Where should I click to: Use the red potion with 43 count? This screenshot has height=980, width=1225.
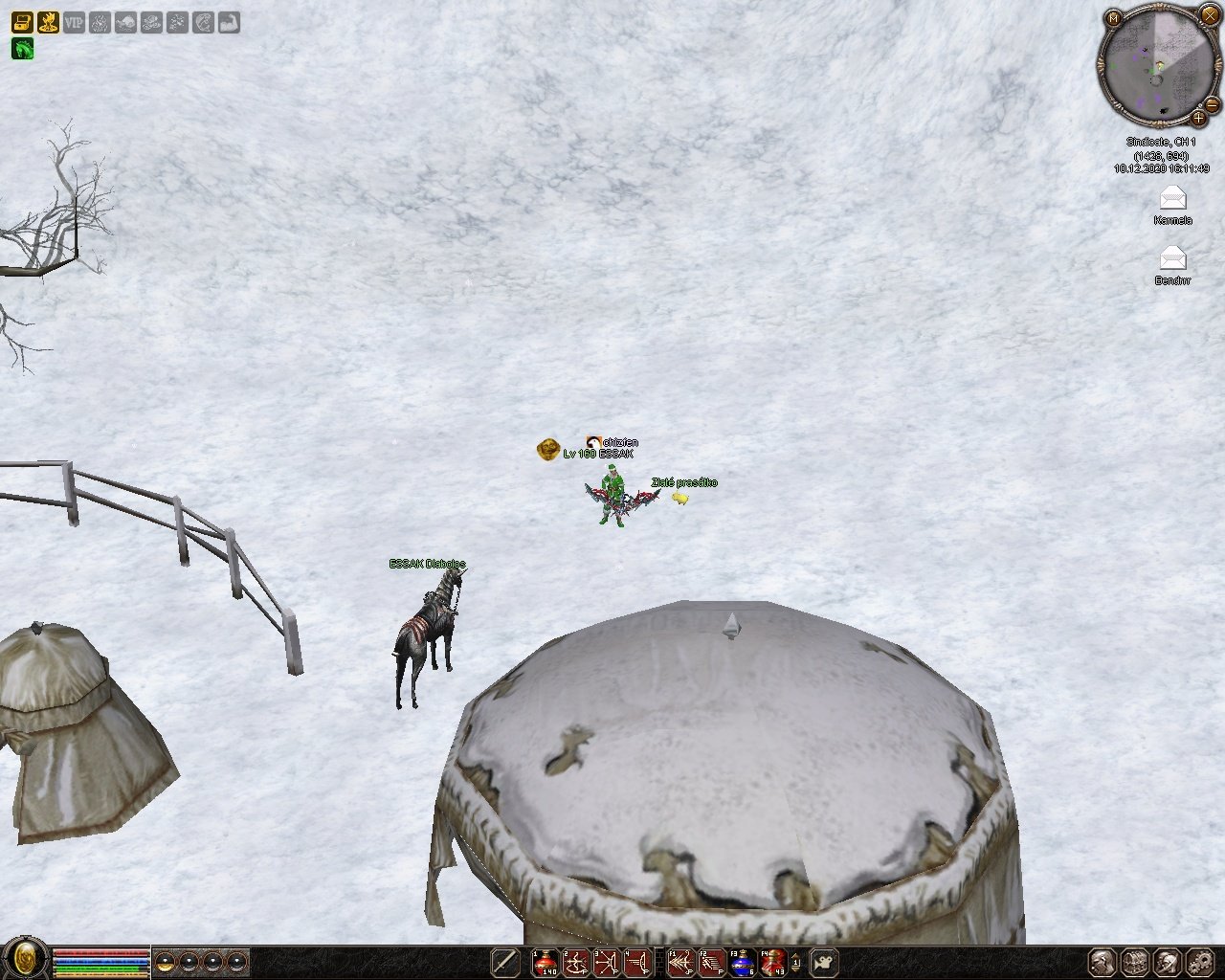coord(772,962)
